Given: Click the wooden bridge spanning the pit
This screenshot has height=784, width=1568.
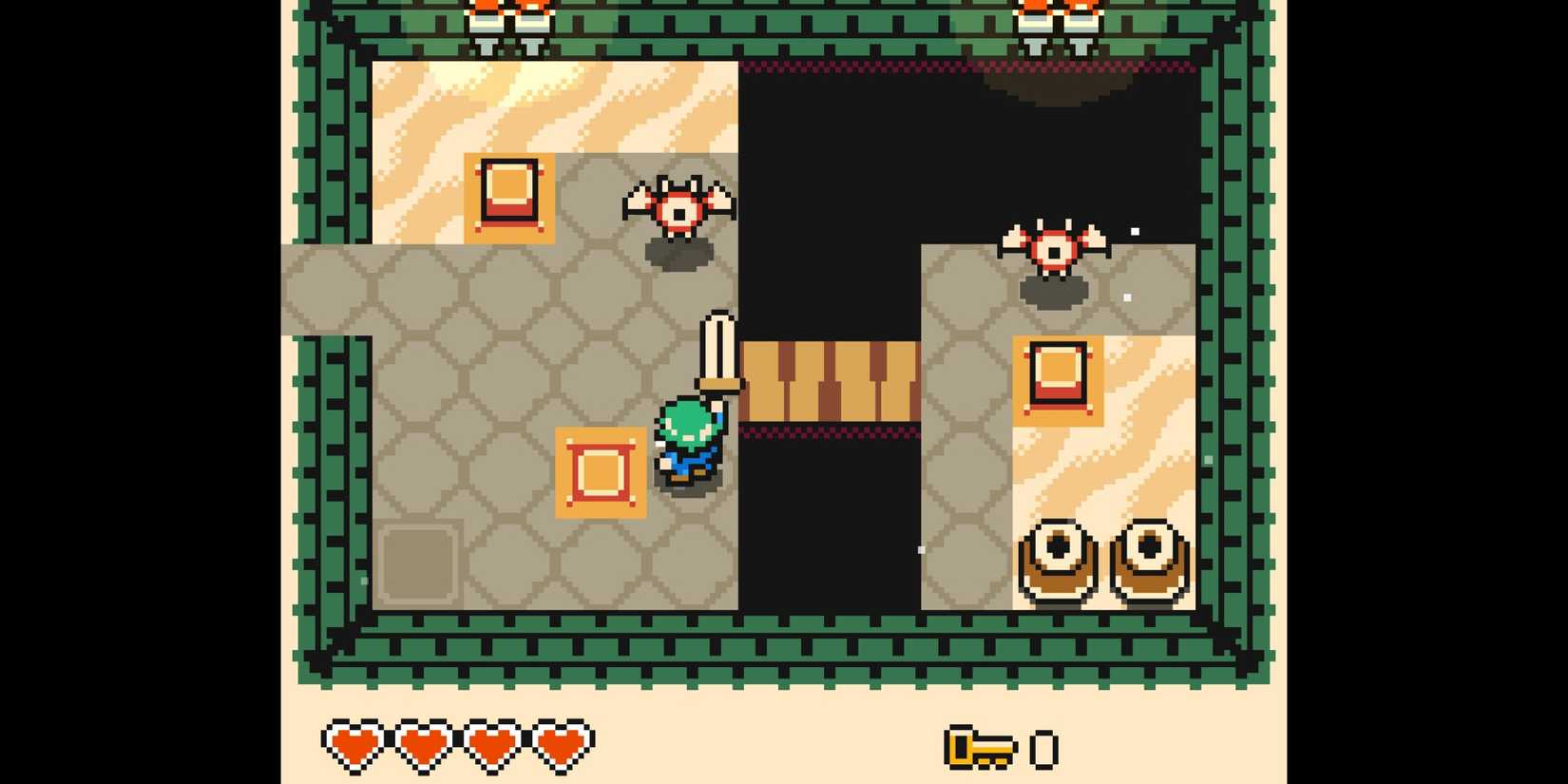Looking at the screenshot, I should tap(829, 380).
